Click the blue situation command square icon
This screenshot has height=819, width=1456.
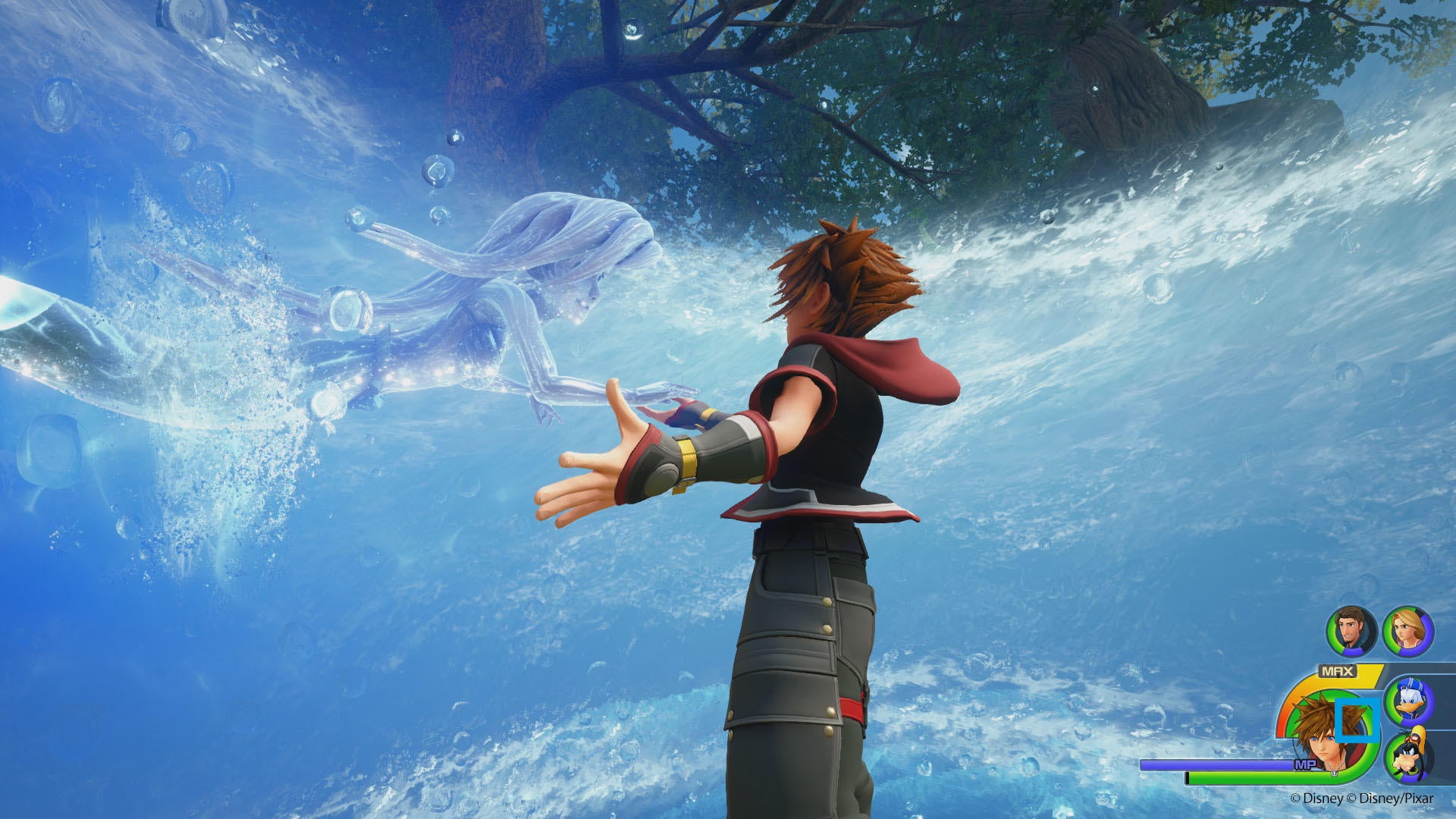coord(1356,719)
